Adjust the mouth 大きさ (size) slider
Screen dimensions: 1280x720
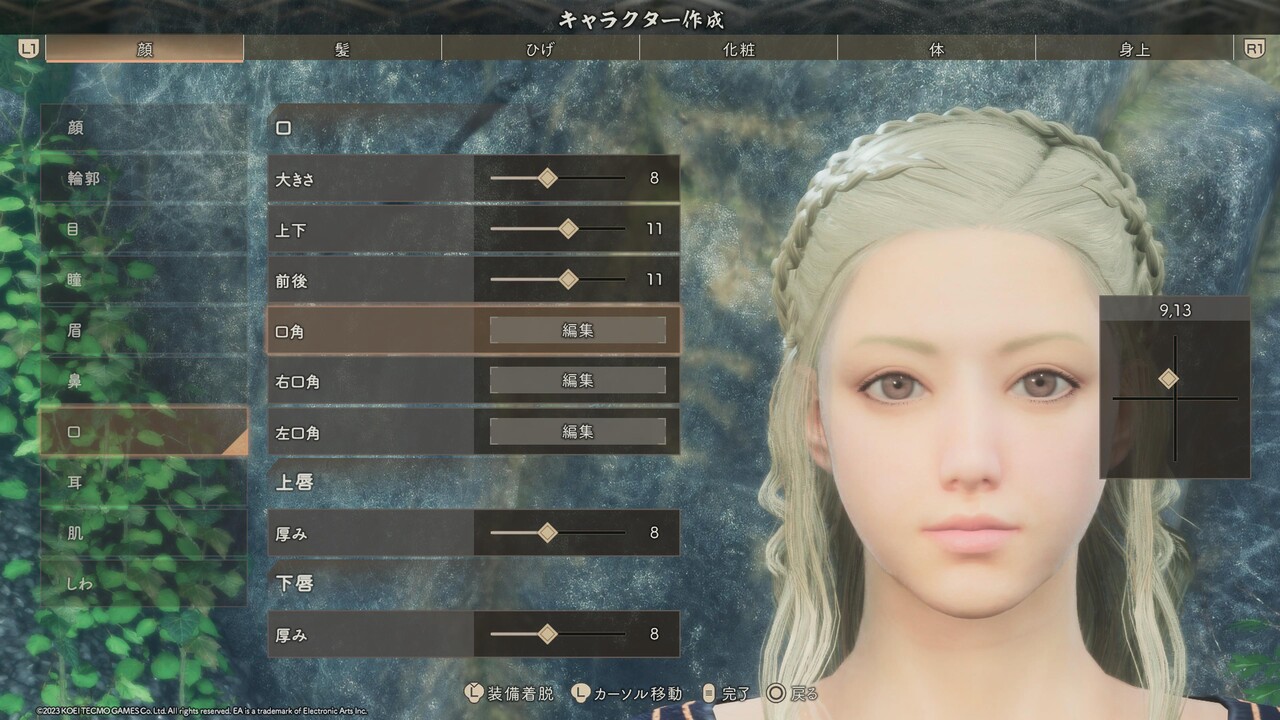pyautogui.click(x=547, y=179)
